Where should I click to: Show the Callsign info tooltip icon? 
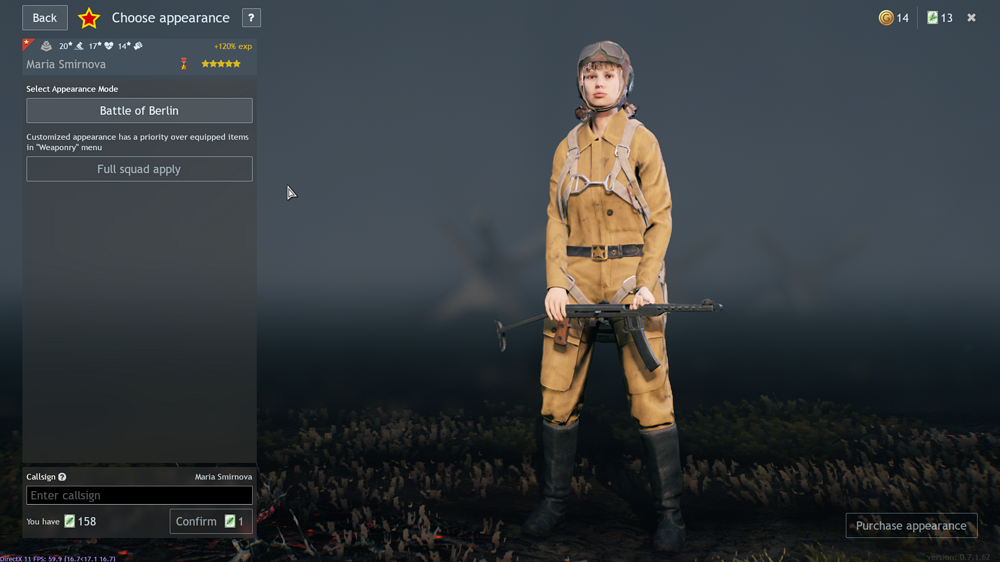pyautogui.click(x=62, y=477)
